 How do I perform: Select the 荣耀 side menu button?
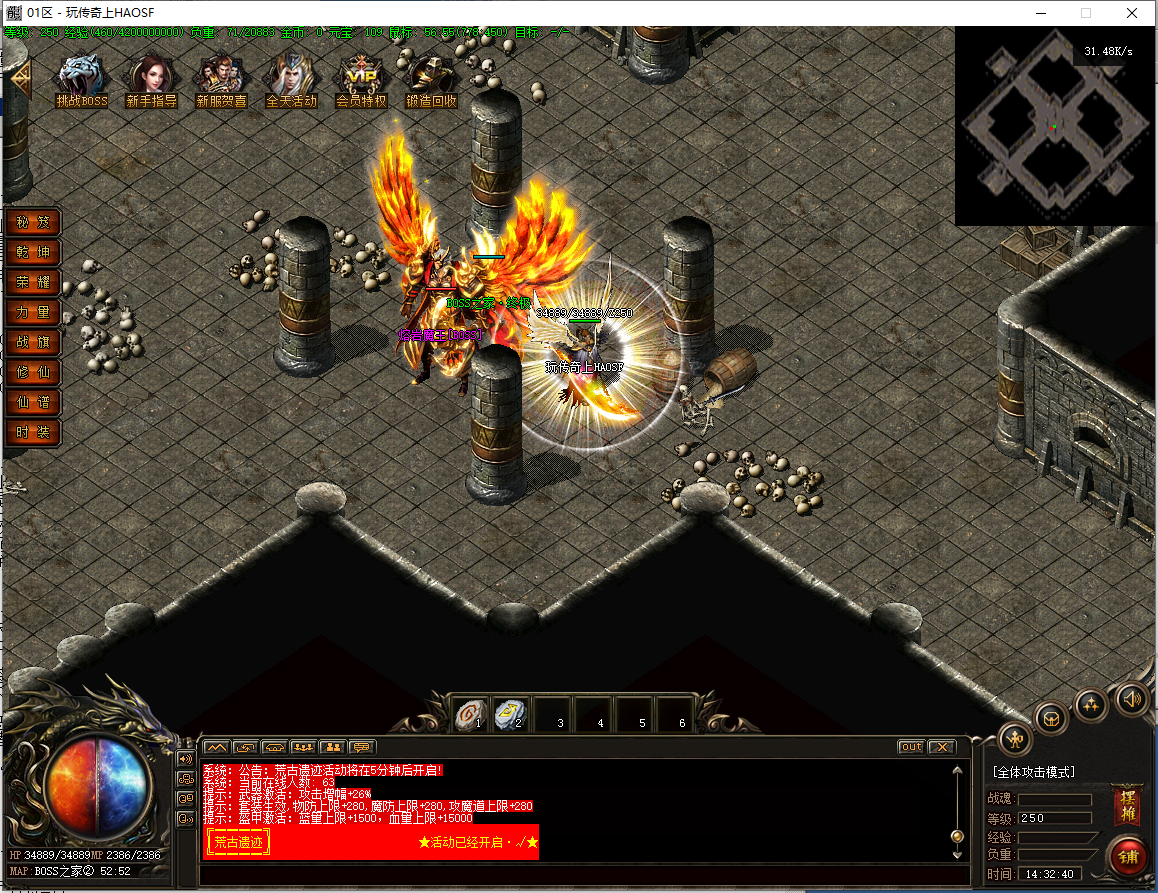33,282
